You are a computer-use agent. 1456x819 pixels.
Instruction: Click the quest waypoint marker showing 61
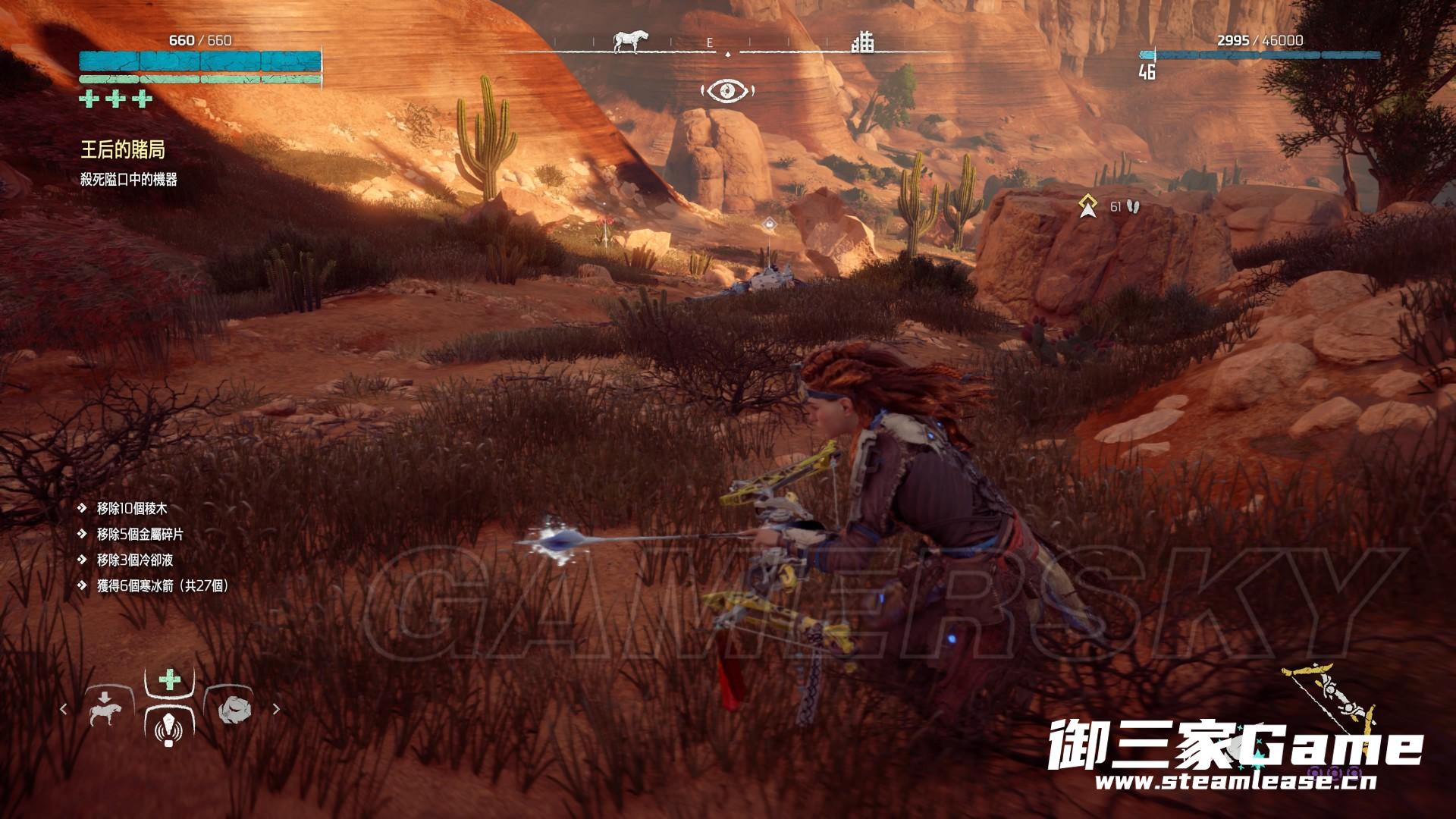[1089, 206]
